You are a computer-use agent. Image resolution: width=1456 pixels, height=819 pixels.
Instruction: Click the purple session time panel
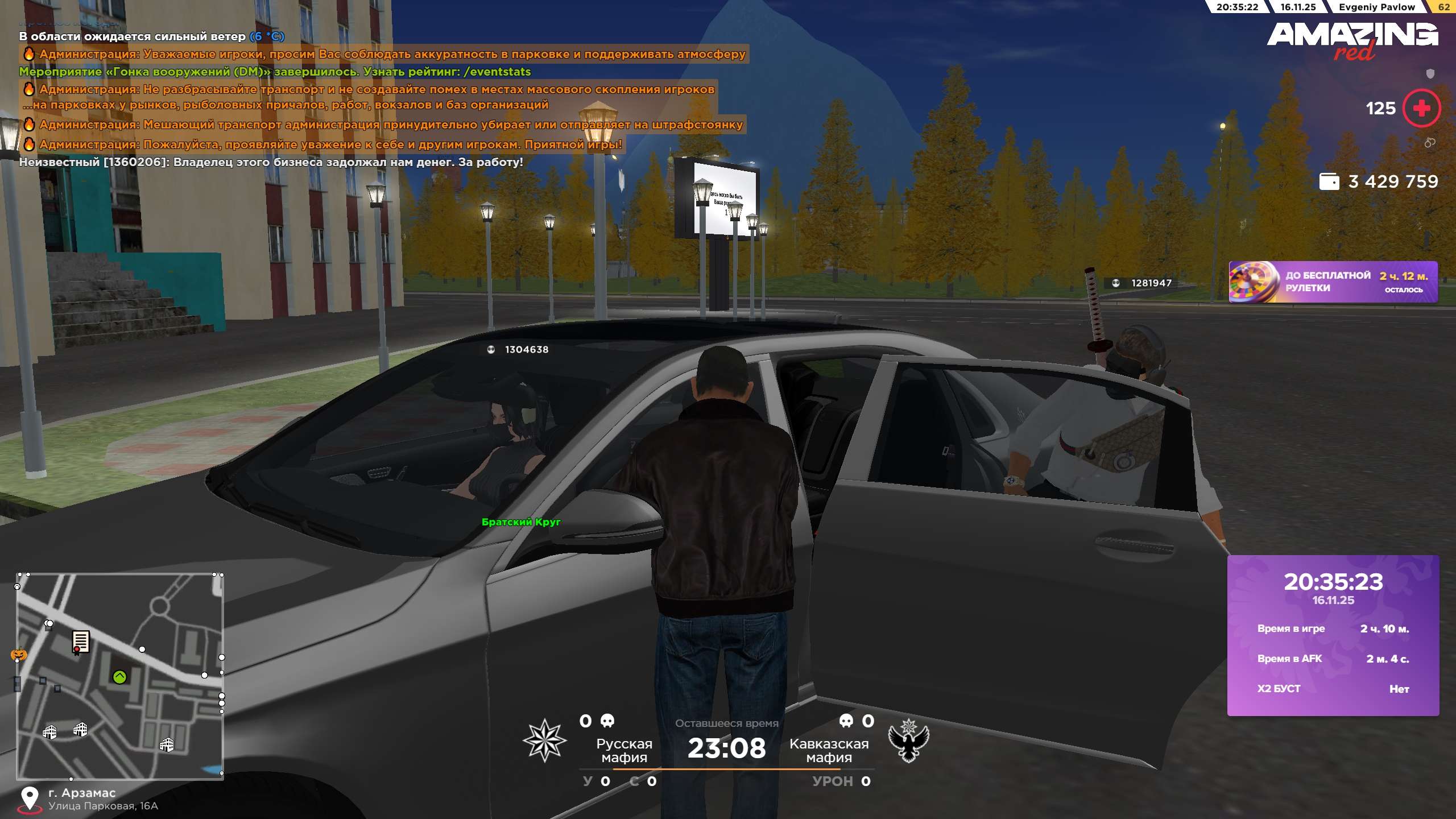(1333, 635)
